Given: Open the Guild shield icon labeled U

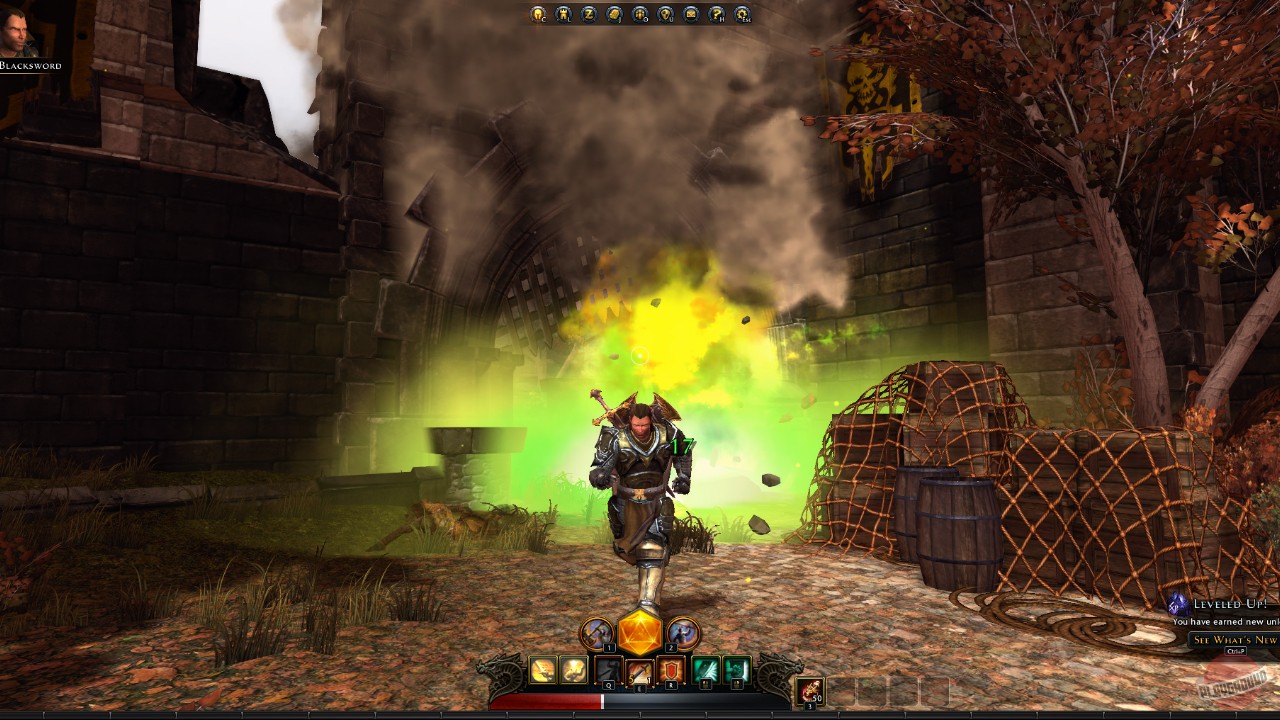Looking at the screenshot, I should (x=665, y=14).
